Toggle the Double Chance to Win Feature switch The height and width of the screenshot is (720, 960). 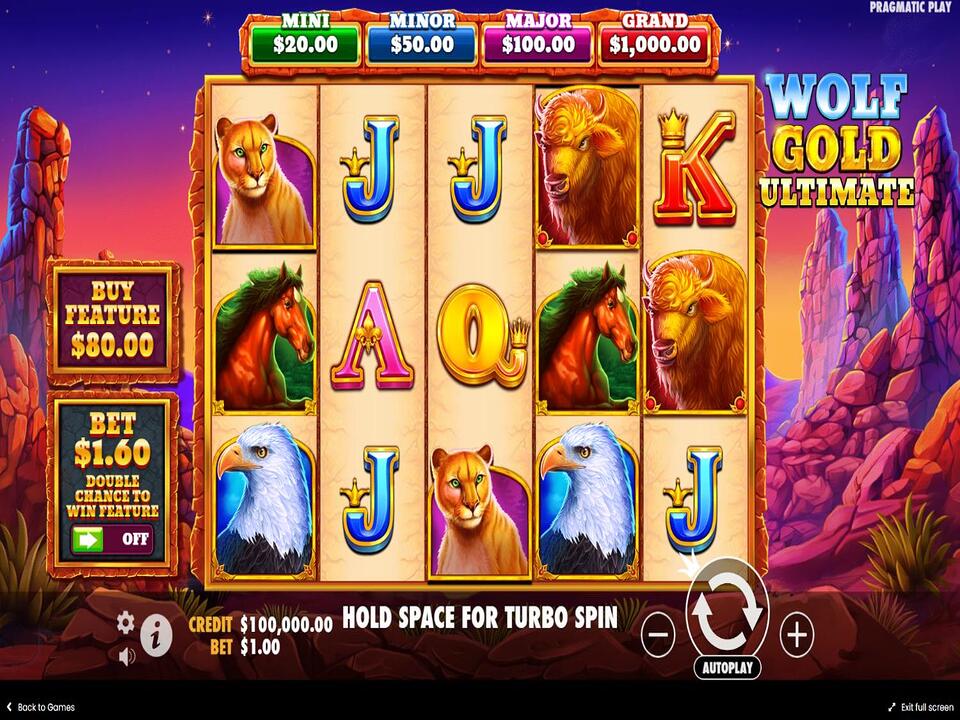(112, 539)
